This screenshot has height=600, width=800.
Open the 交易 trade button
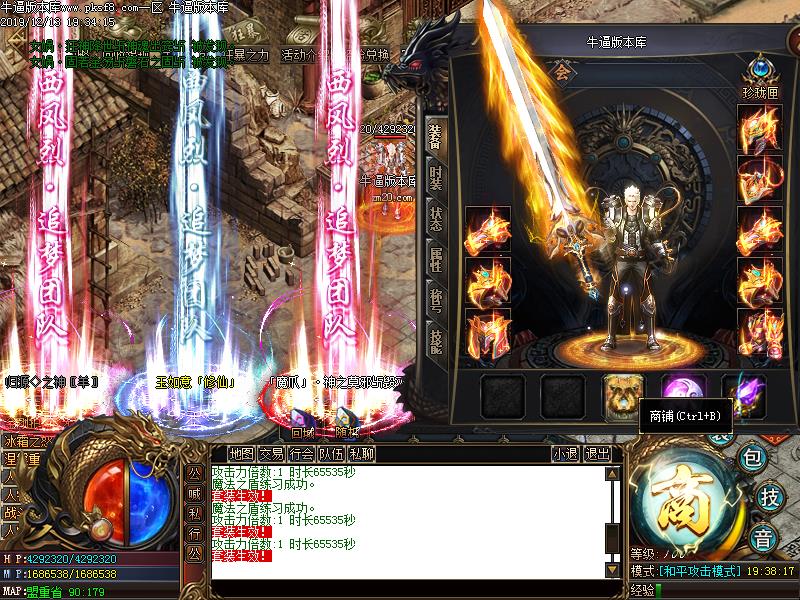pos(271,453)
